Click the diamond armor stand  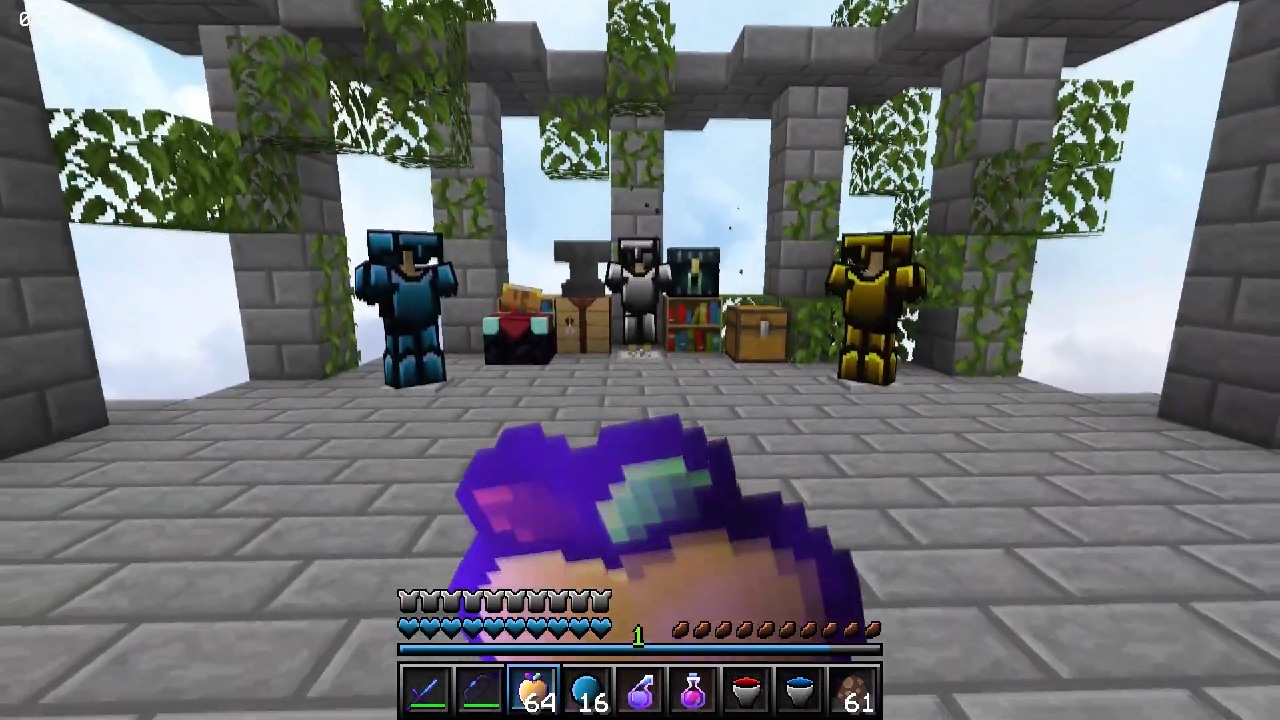(405, 300)
